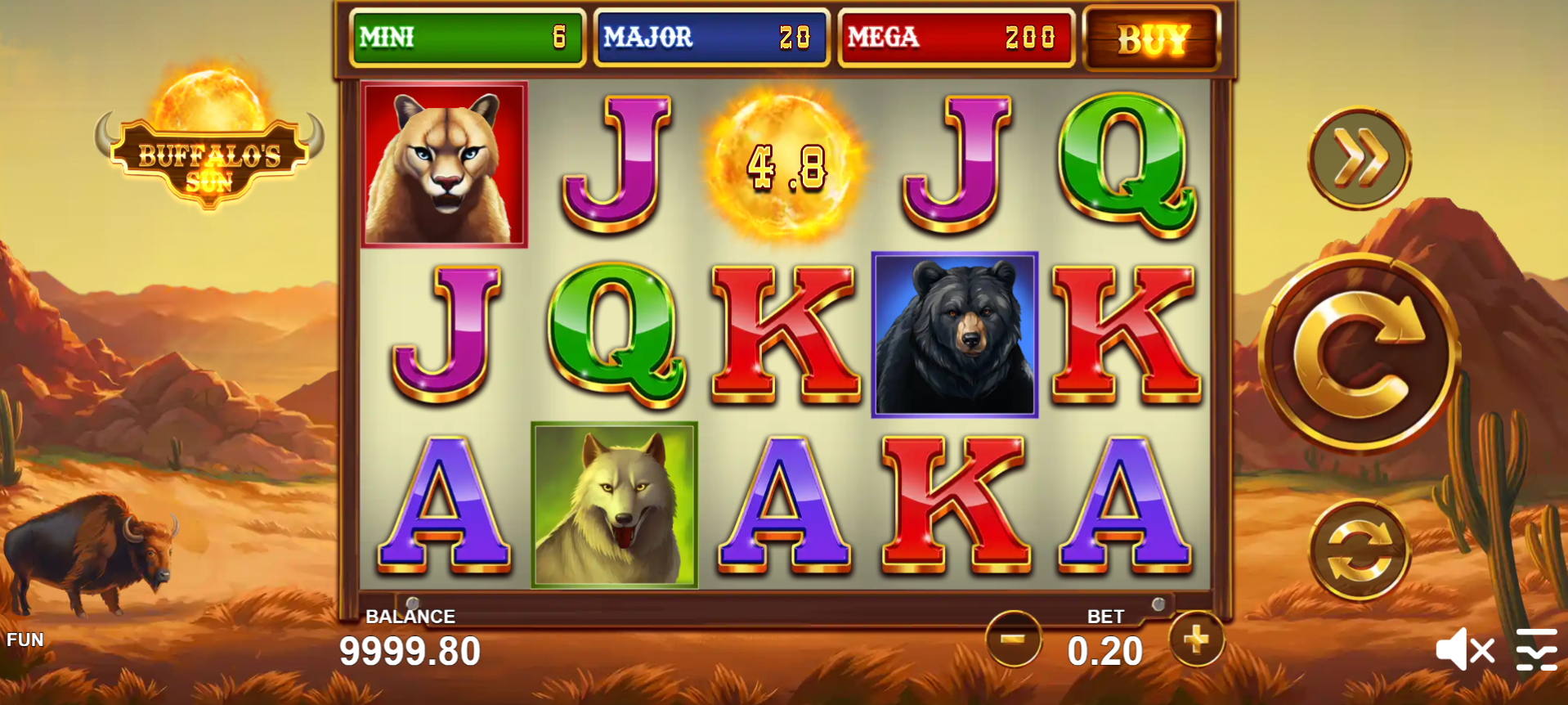Increase the bet with the plus button
1568x705 pixels.
[x=1196, y=639]
